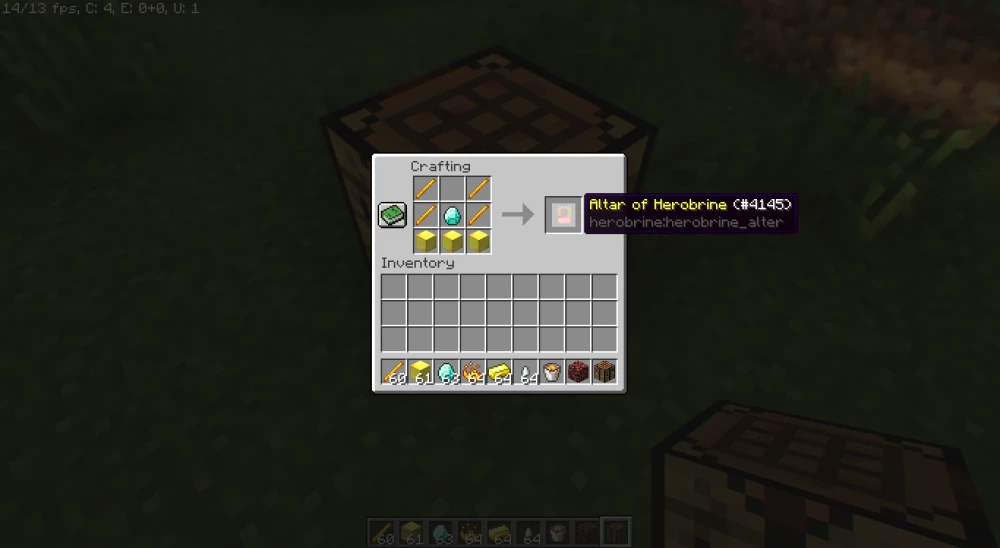
Task: Remove the top-left blaze rod from crafting grid
Action: point(426,188)
